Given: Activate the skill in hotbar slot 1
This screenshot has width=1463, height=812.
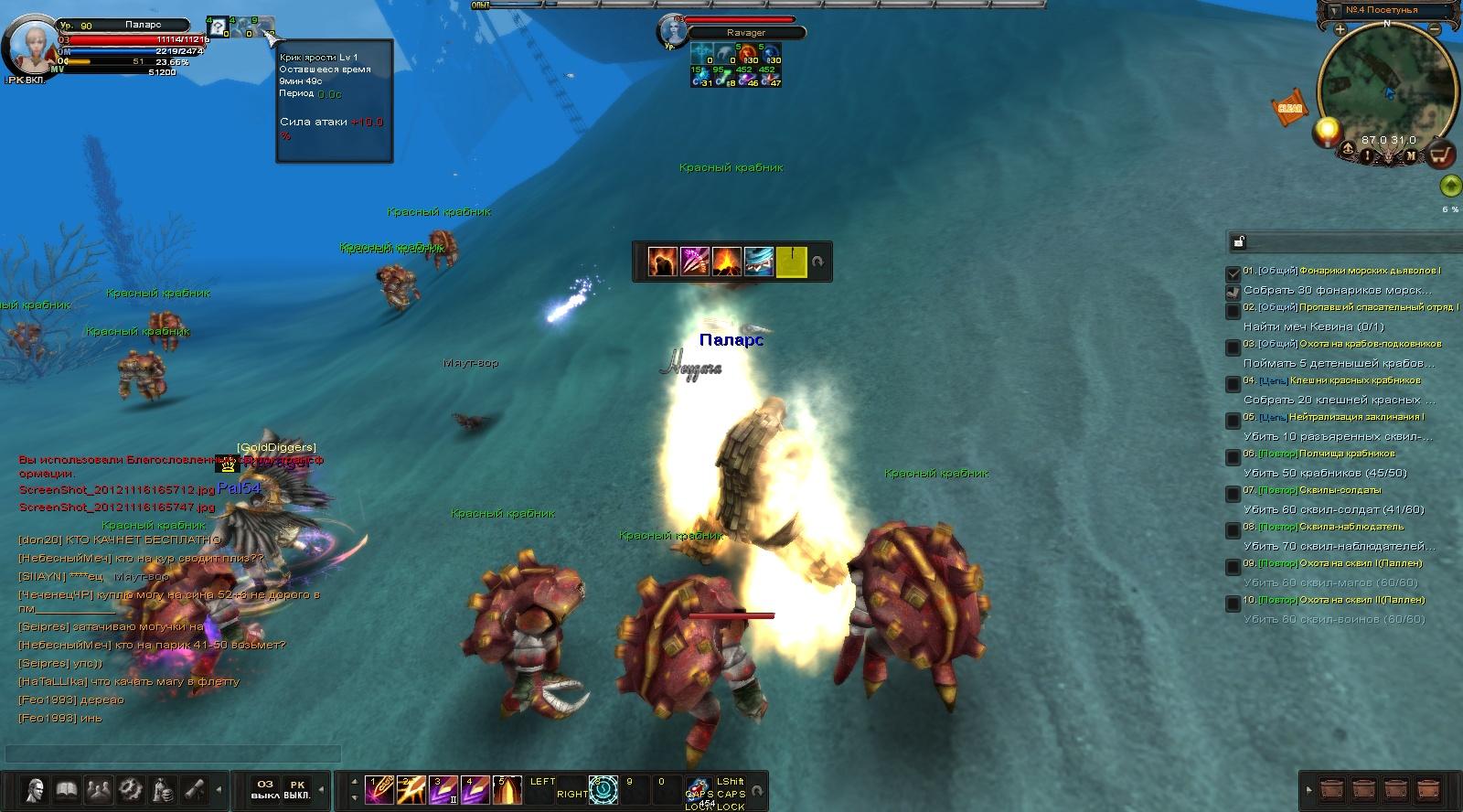Looking at the screenshot, I should pos(379,789).
